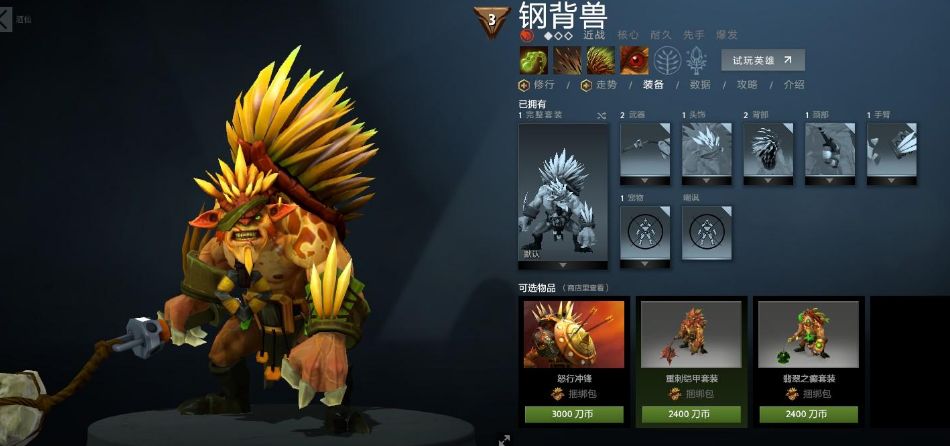Shuffle the equipped set with the shuffle icon

601,116
